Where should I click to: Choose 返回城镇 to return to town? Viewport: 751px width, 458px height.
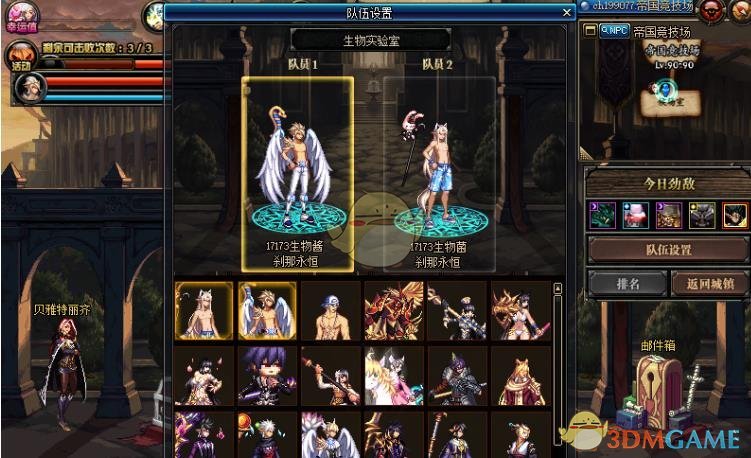(709, 284)
